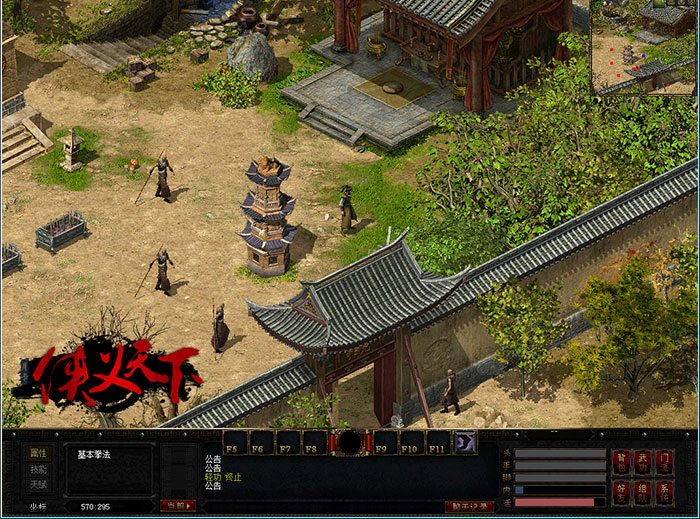
Task: Click the 当前 chat channel button
Action: pyautogui.click(x=178, y=506)
